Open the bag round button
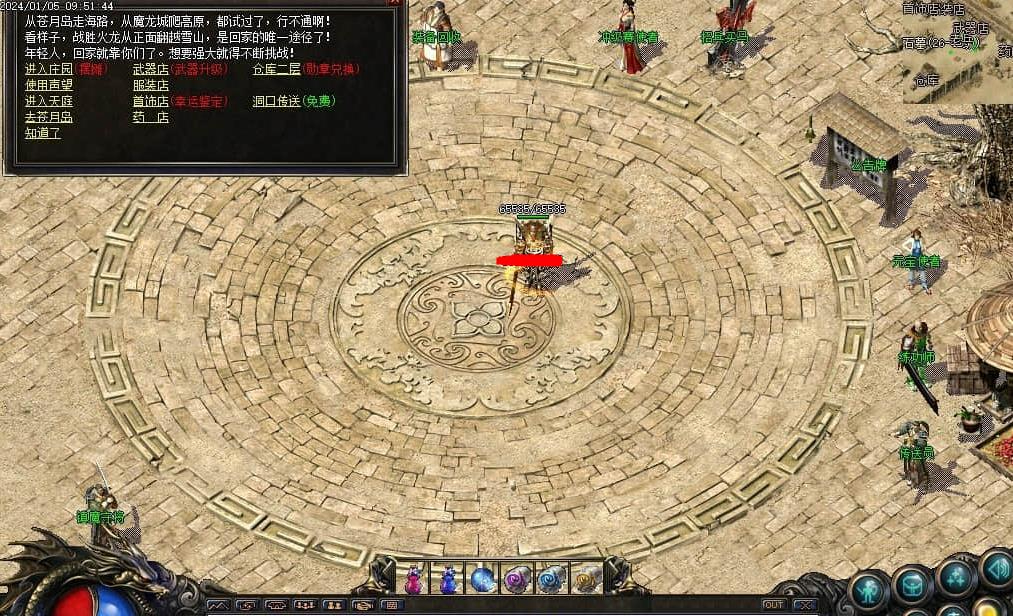The height and width of the screenshot is (616, 1013). coord(912,585)
